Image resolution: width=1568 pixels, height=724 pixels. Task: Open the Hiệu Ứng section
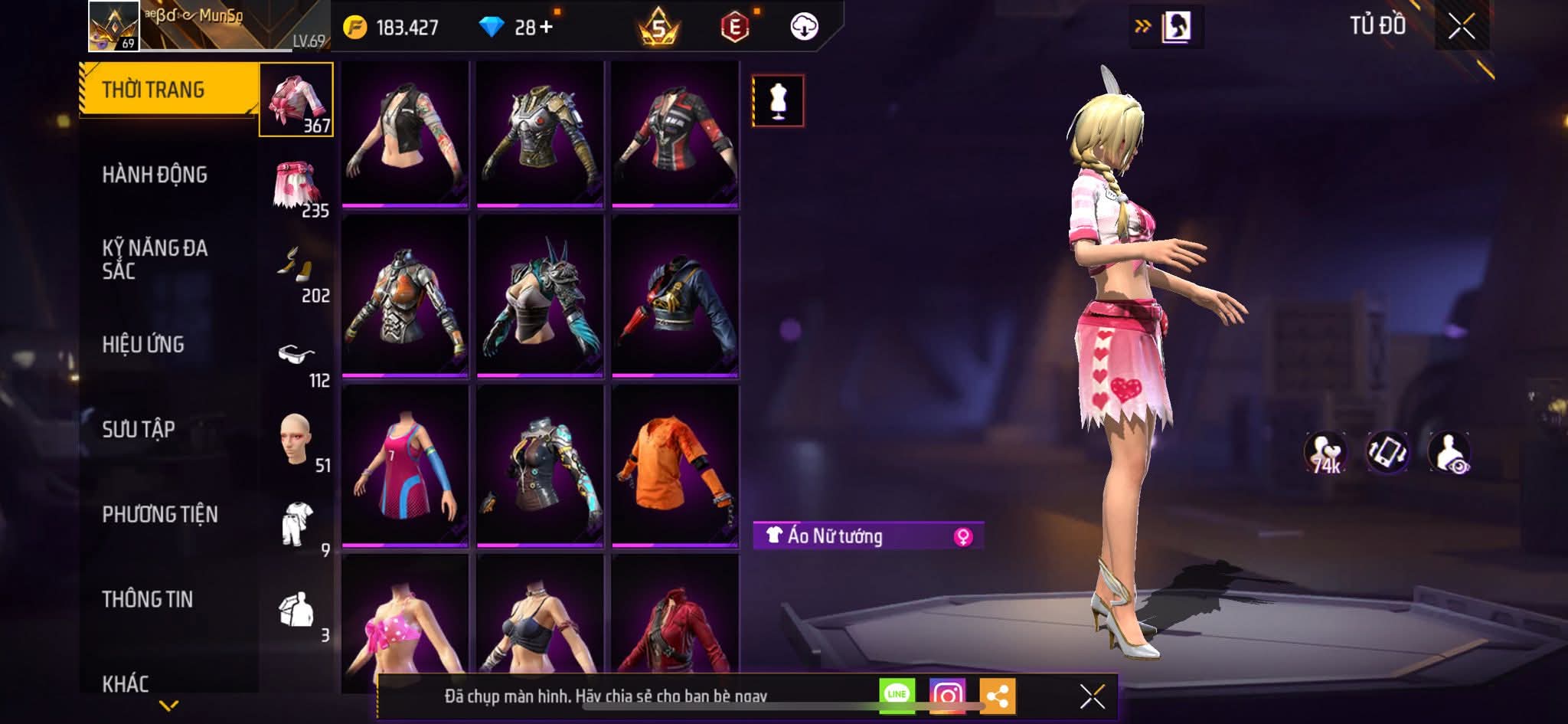(143, 345)
